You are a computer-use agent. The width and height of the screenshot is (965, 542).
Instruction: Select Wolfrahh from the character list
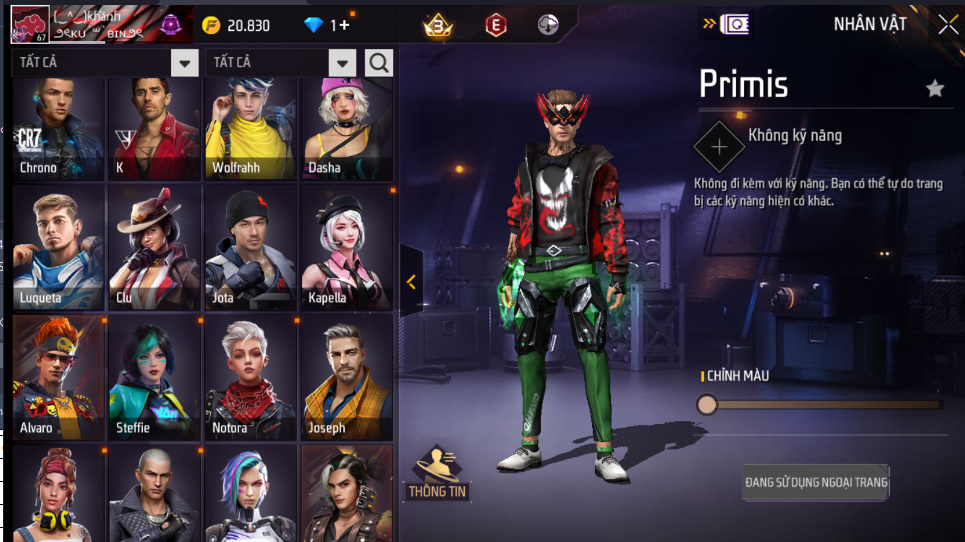point(250,130)
